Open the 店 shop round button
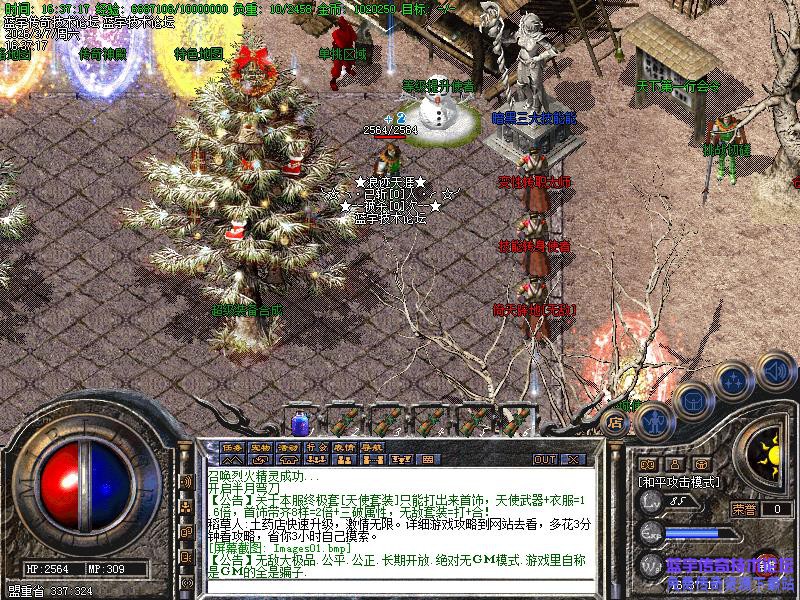This screenshot has height=600, width=800. point(617,423)
